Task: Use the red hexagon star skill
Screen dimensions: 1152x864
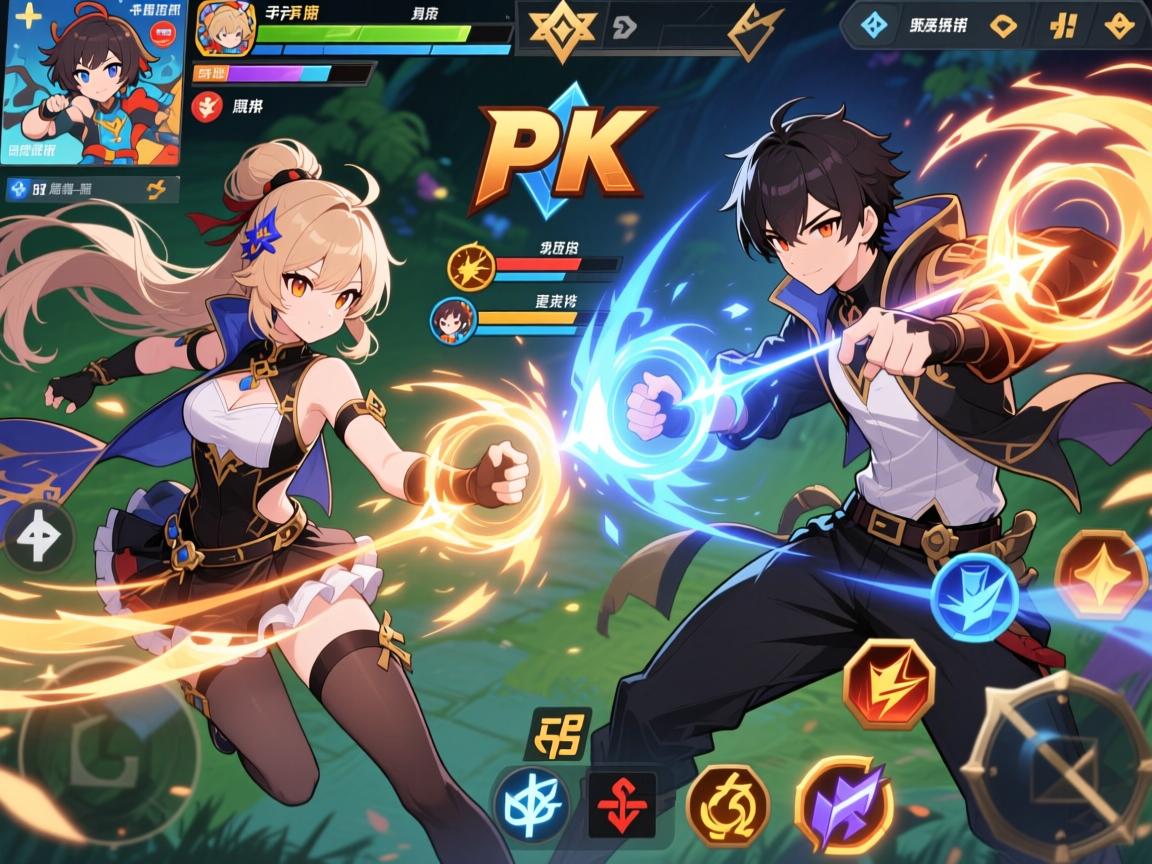Action: (x=1101, y=575)
